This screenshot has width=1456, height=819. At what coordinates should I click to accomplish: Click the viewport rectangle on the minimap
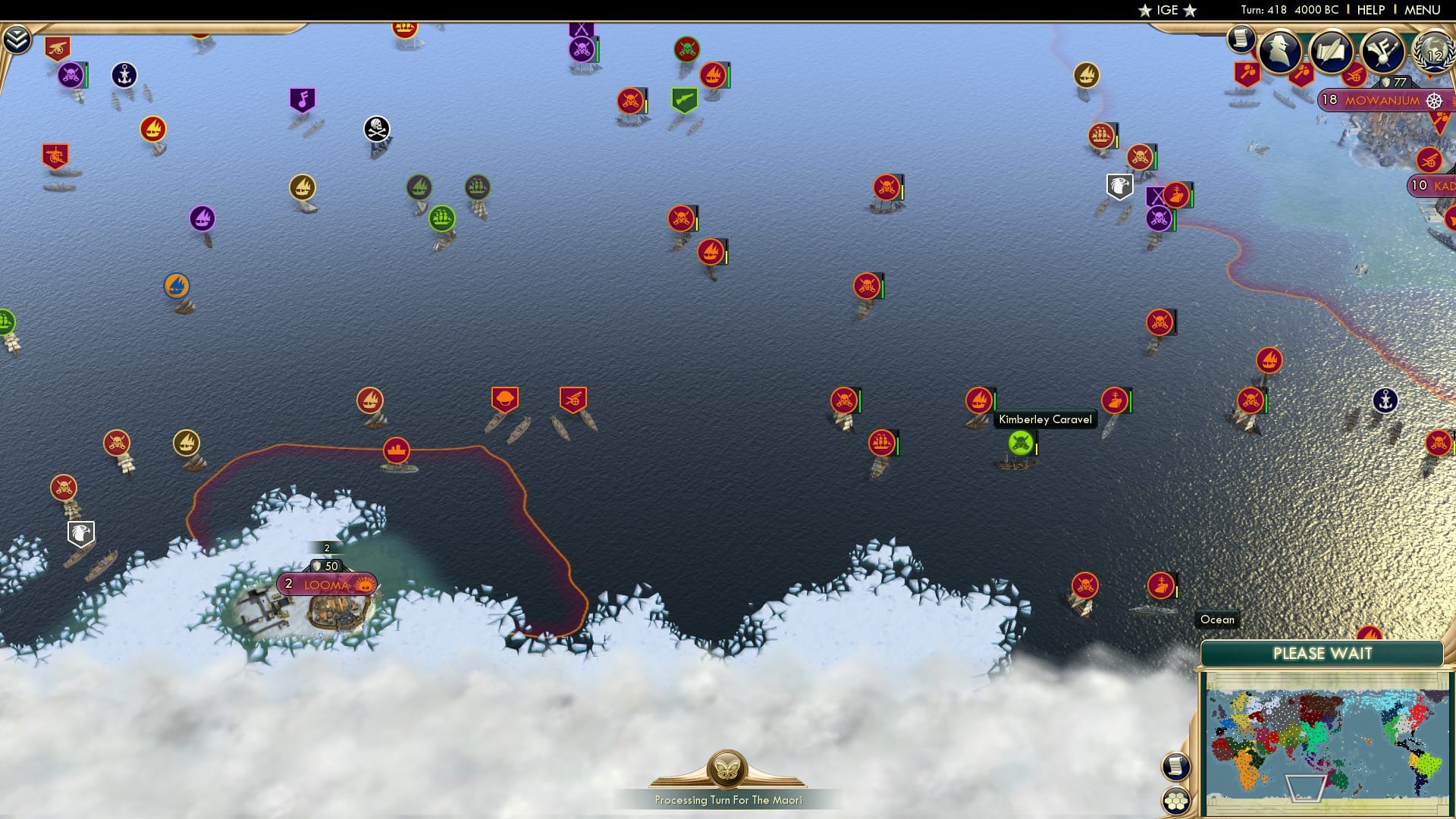pyautogui.click(x=1307, y=789)
